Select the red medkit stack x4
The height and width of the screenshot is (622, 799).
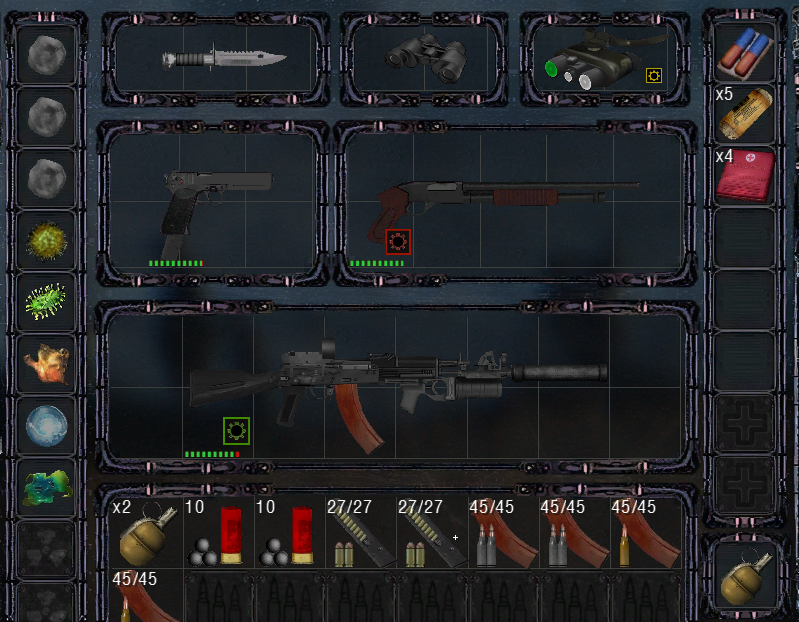click(745, 177)
